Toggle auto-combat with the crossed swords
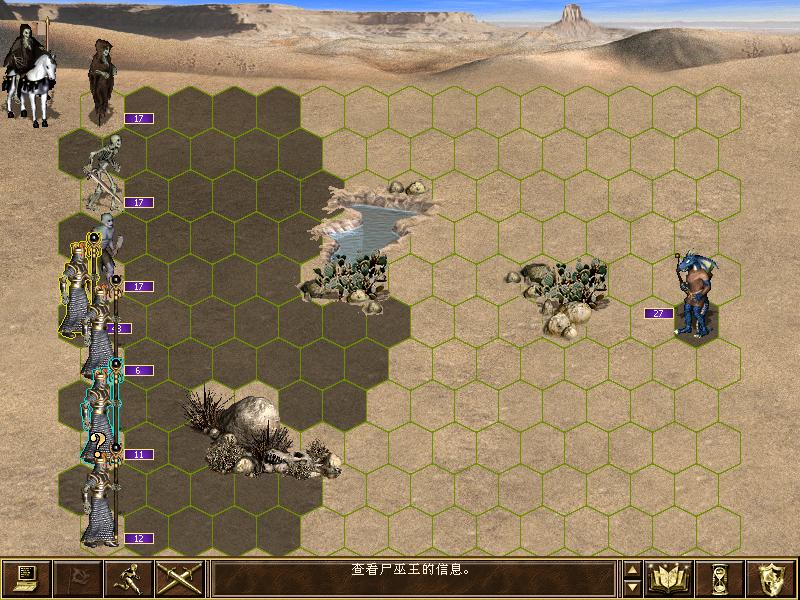800x600 pixels. (x=180, y=579)
